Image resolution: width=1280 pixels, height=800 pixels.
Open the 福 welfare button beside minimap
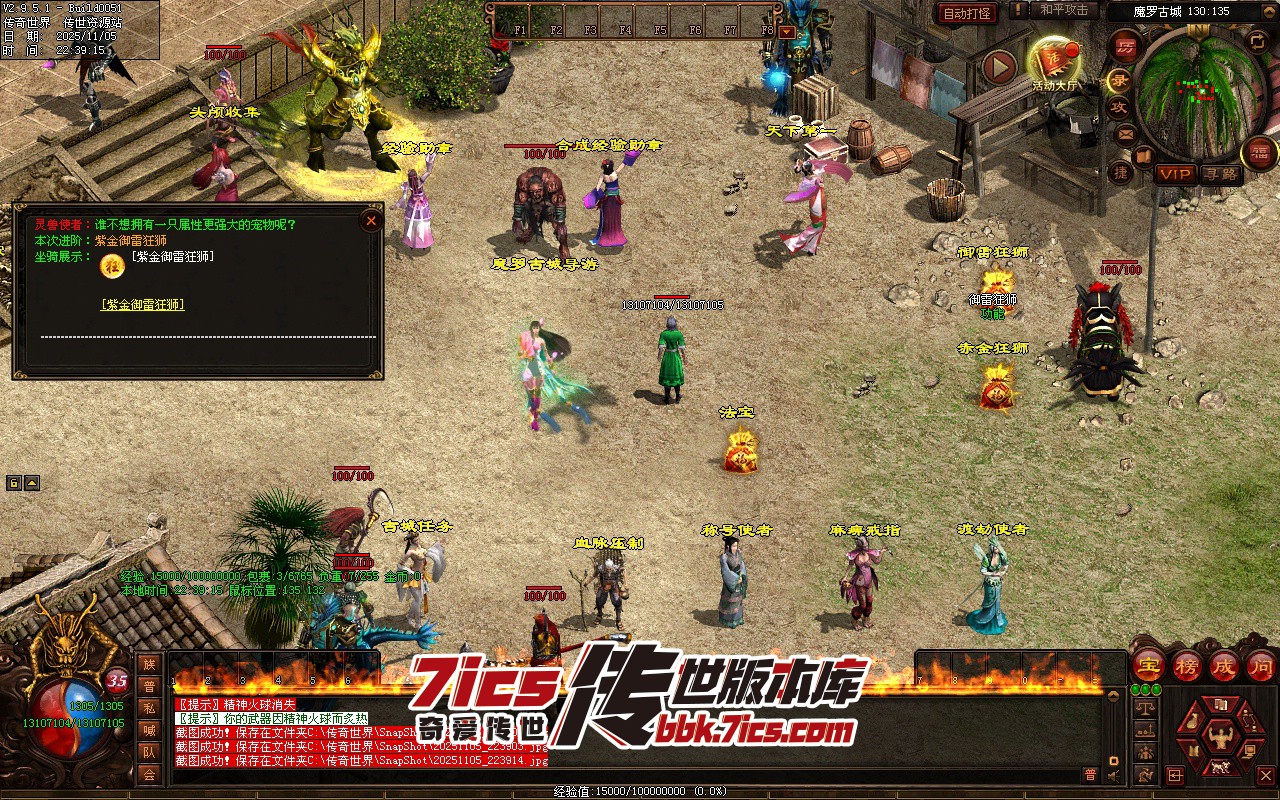point(1259,153)
